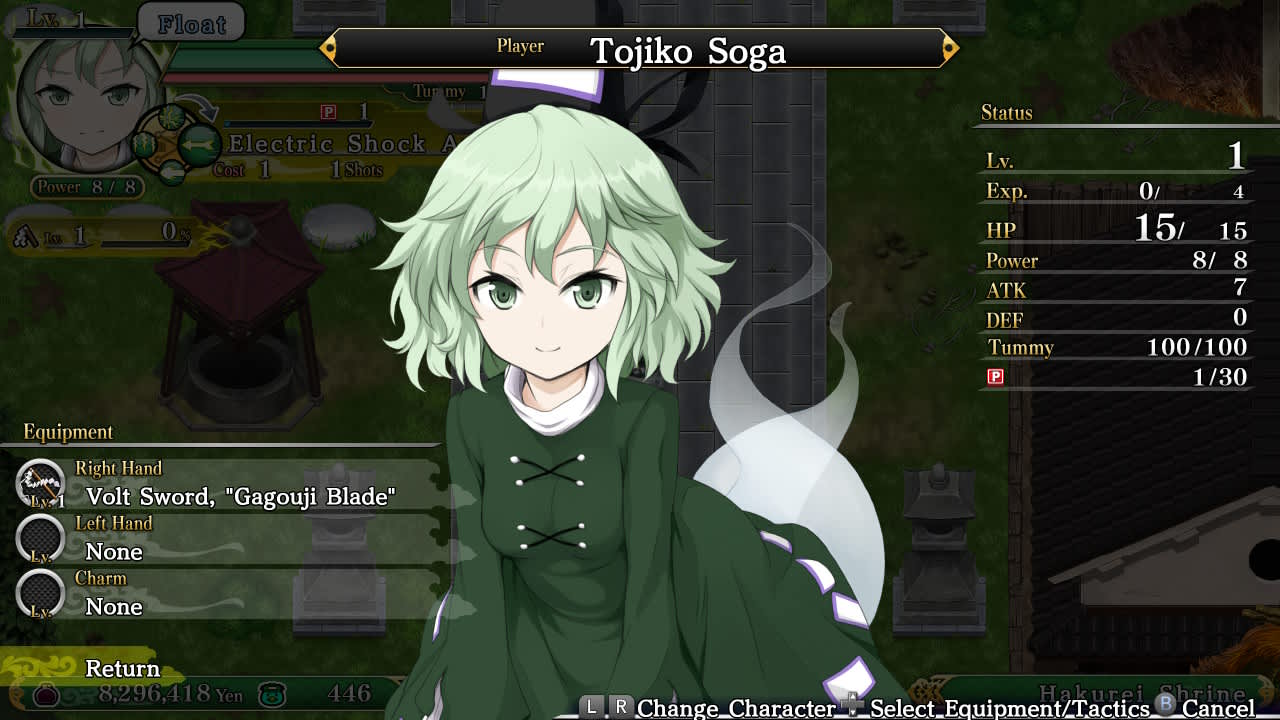
Task: Select Change Character in the bottom bar
Action: 736,706
